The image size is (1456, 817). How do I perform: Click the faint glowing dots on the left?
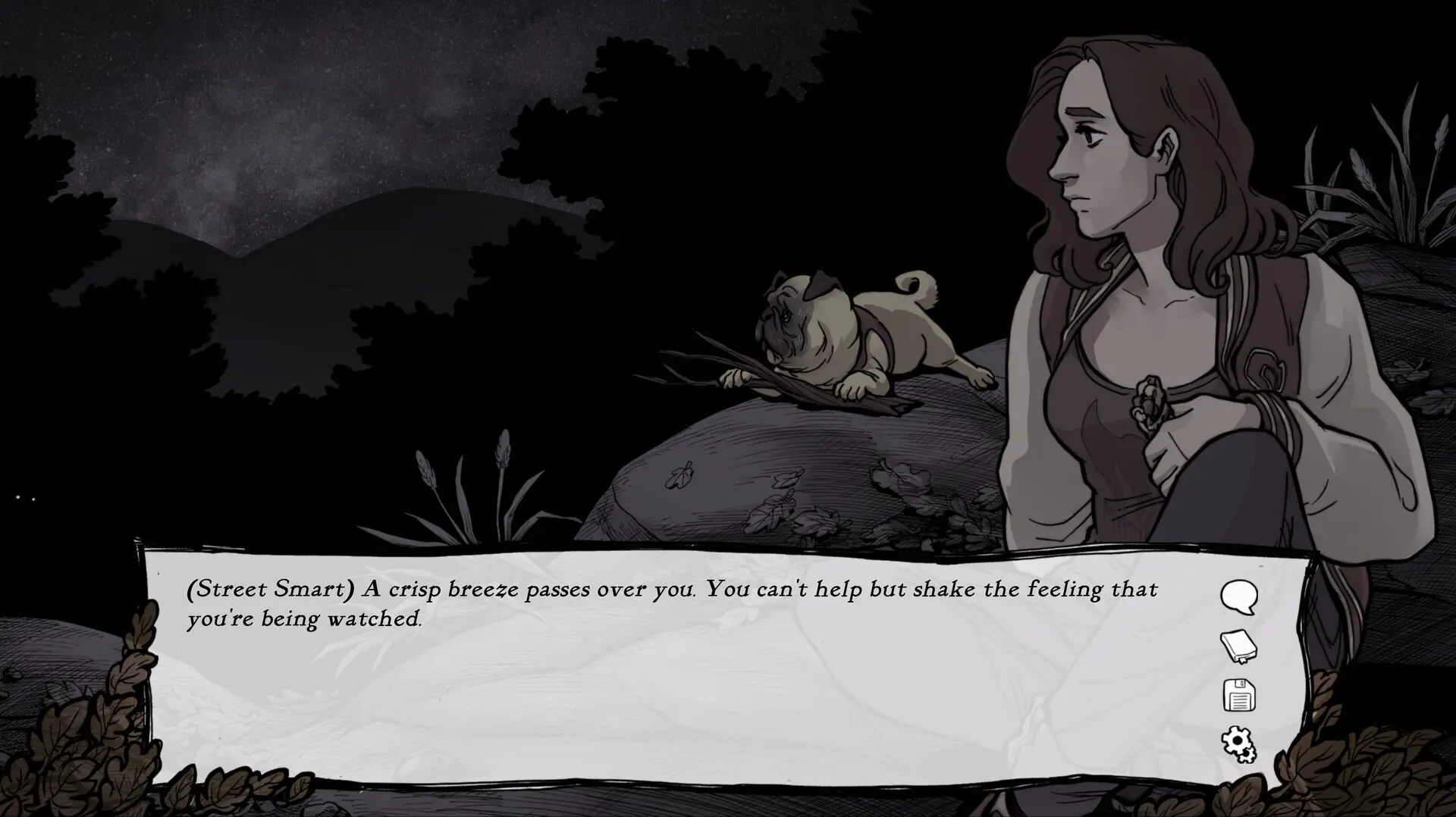click(24, 498)
